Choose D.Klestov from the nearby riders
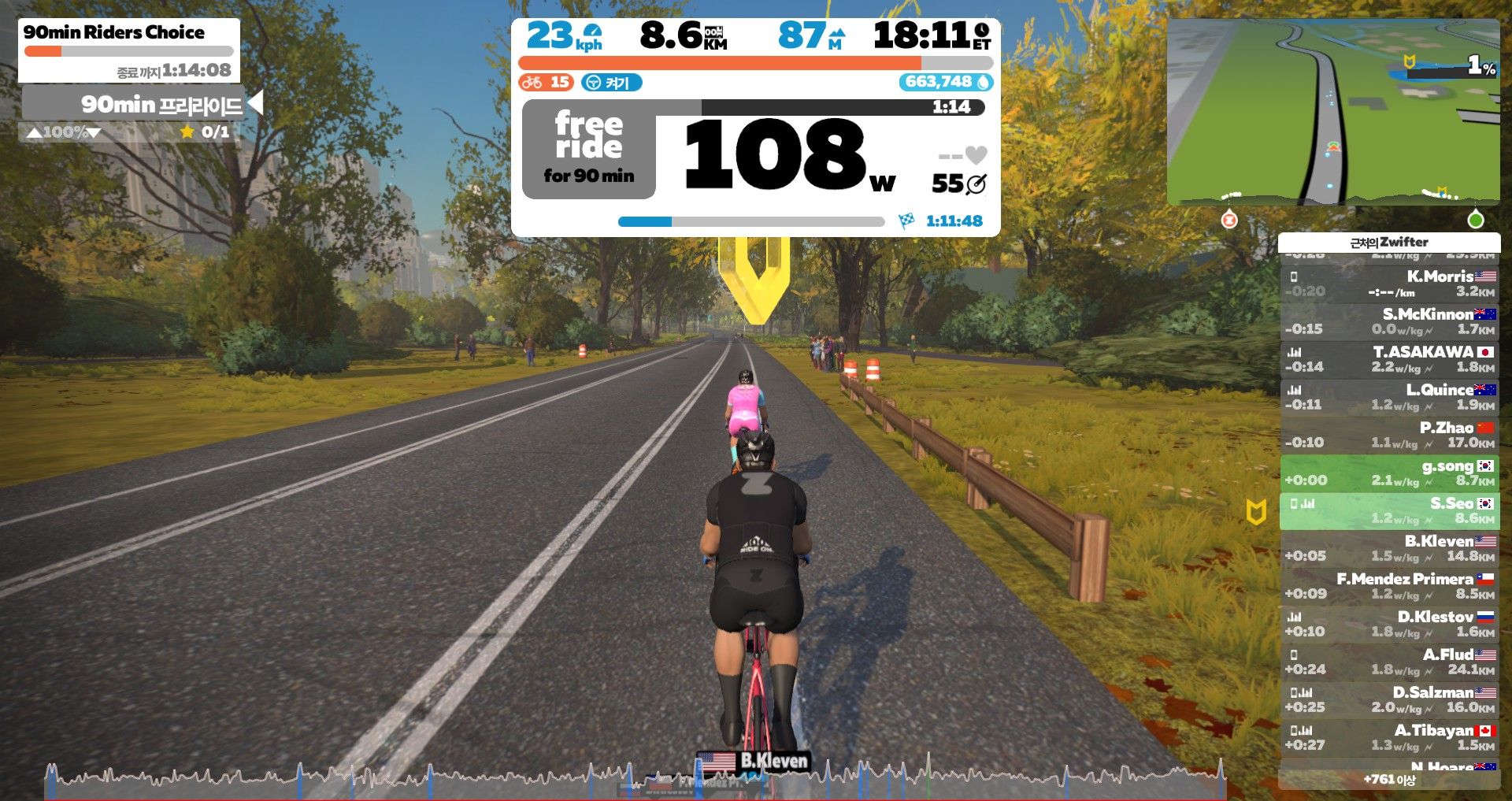 (1389, 624)
